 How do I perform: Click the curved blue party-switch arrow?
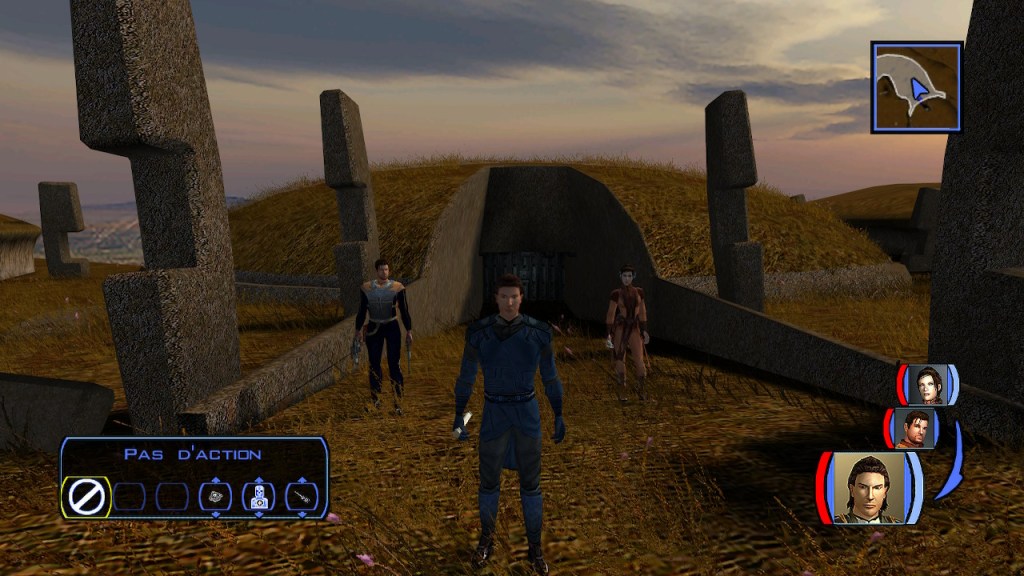tap(951, 462)
